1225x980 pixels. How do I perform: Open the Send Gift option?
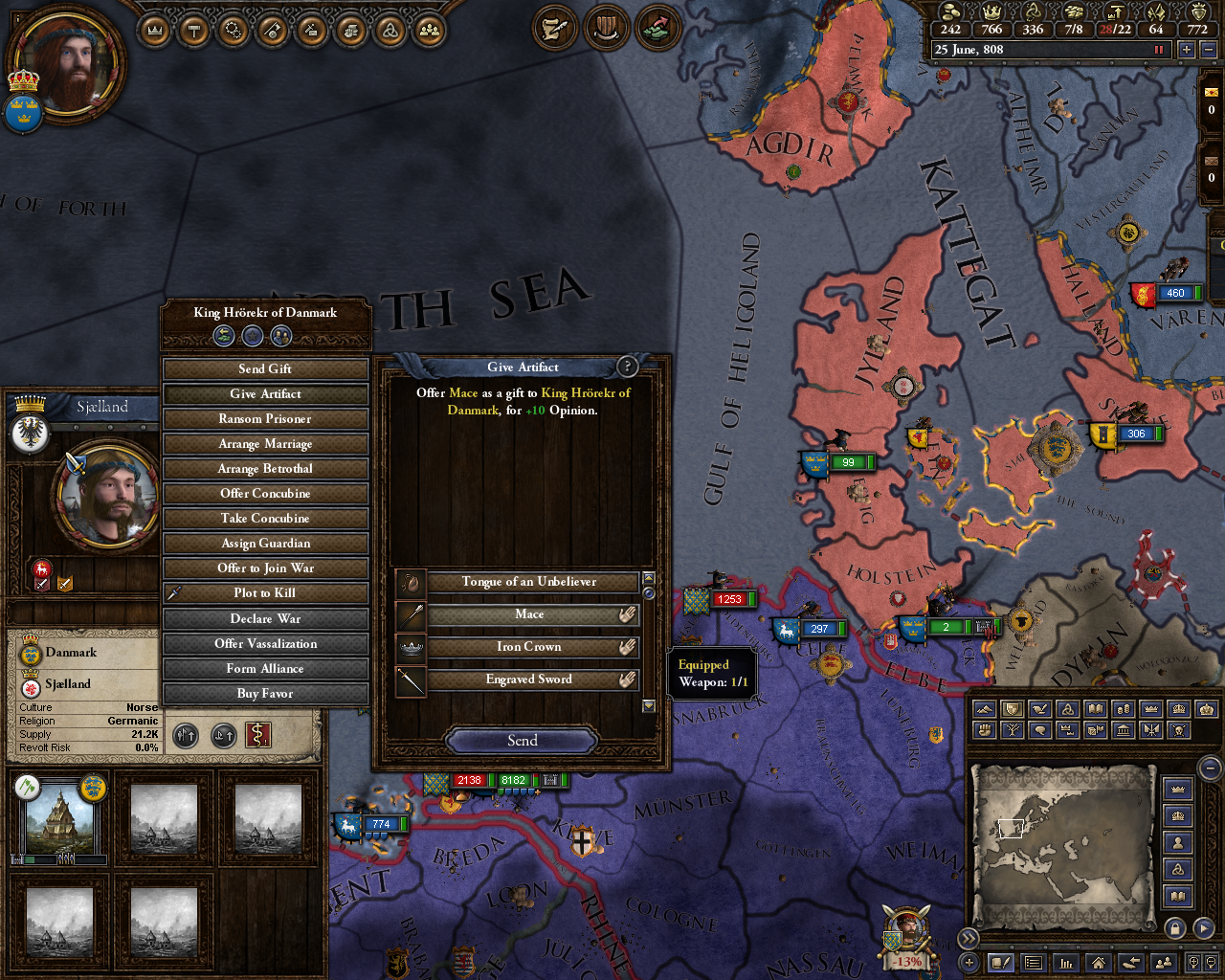pyautogui.click(x=265, y=369)
